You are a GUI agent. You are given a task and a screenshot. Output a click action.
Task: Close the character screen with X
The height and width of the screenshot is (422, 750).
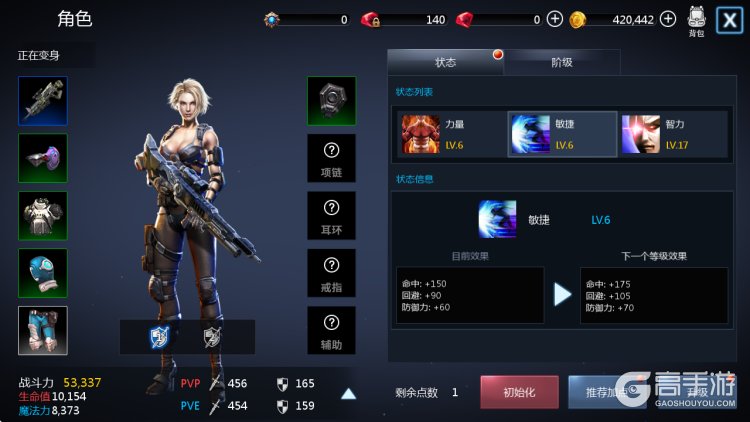tap(730, 20)
